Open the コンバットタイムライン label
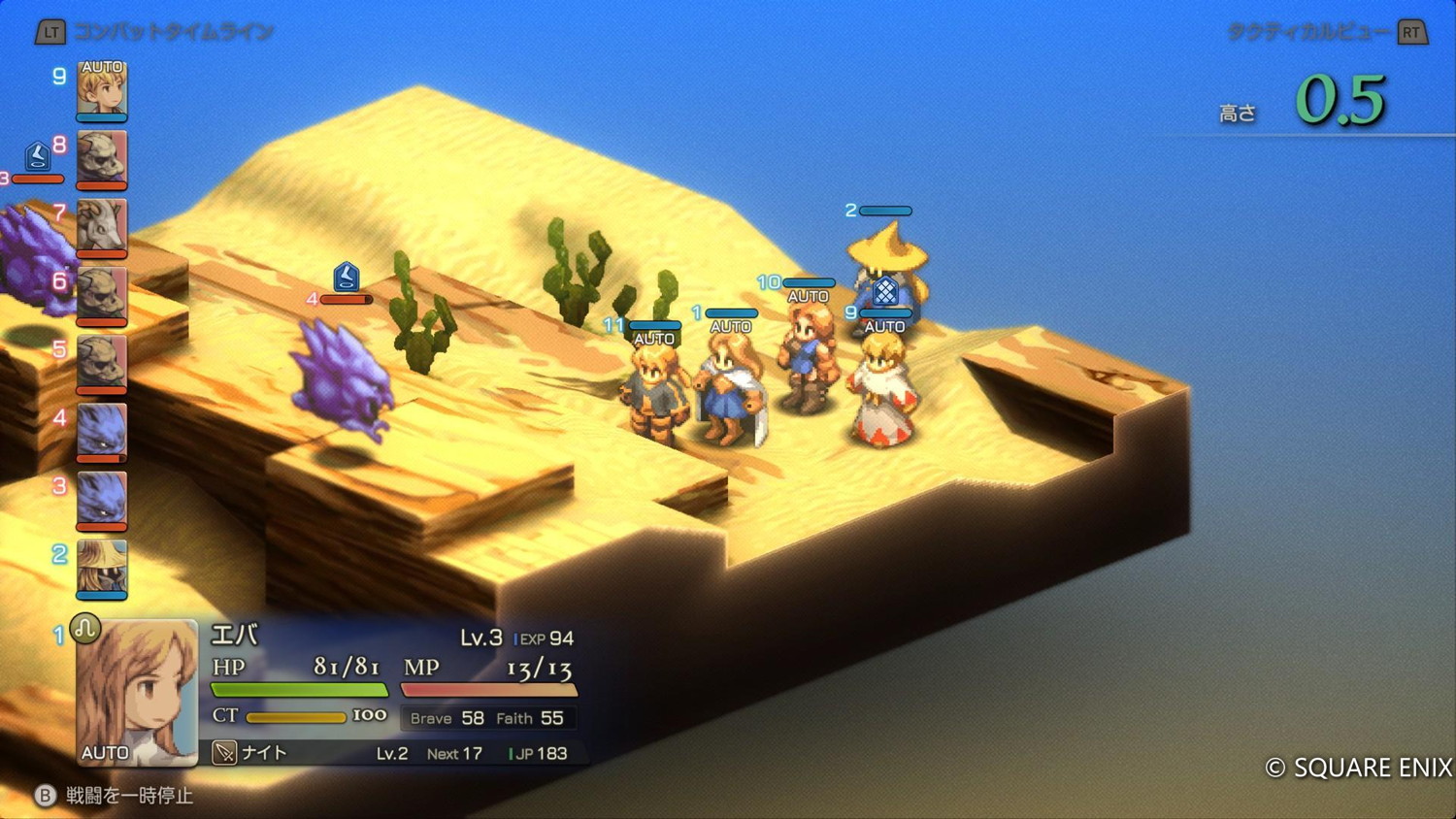The height and width of the screenshot is (819, 1456). pos(174,32)
